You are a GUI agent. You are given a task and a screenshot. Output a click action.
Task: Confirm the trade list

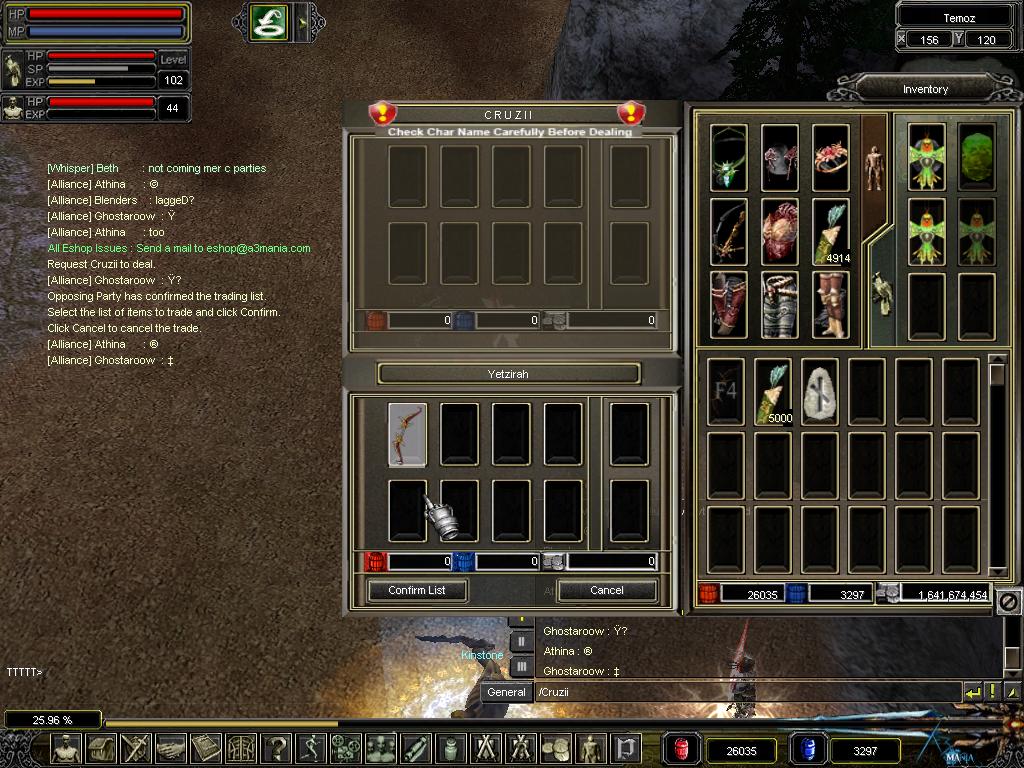point(417,590)
